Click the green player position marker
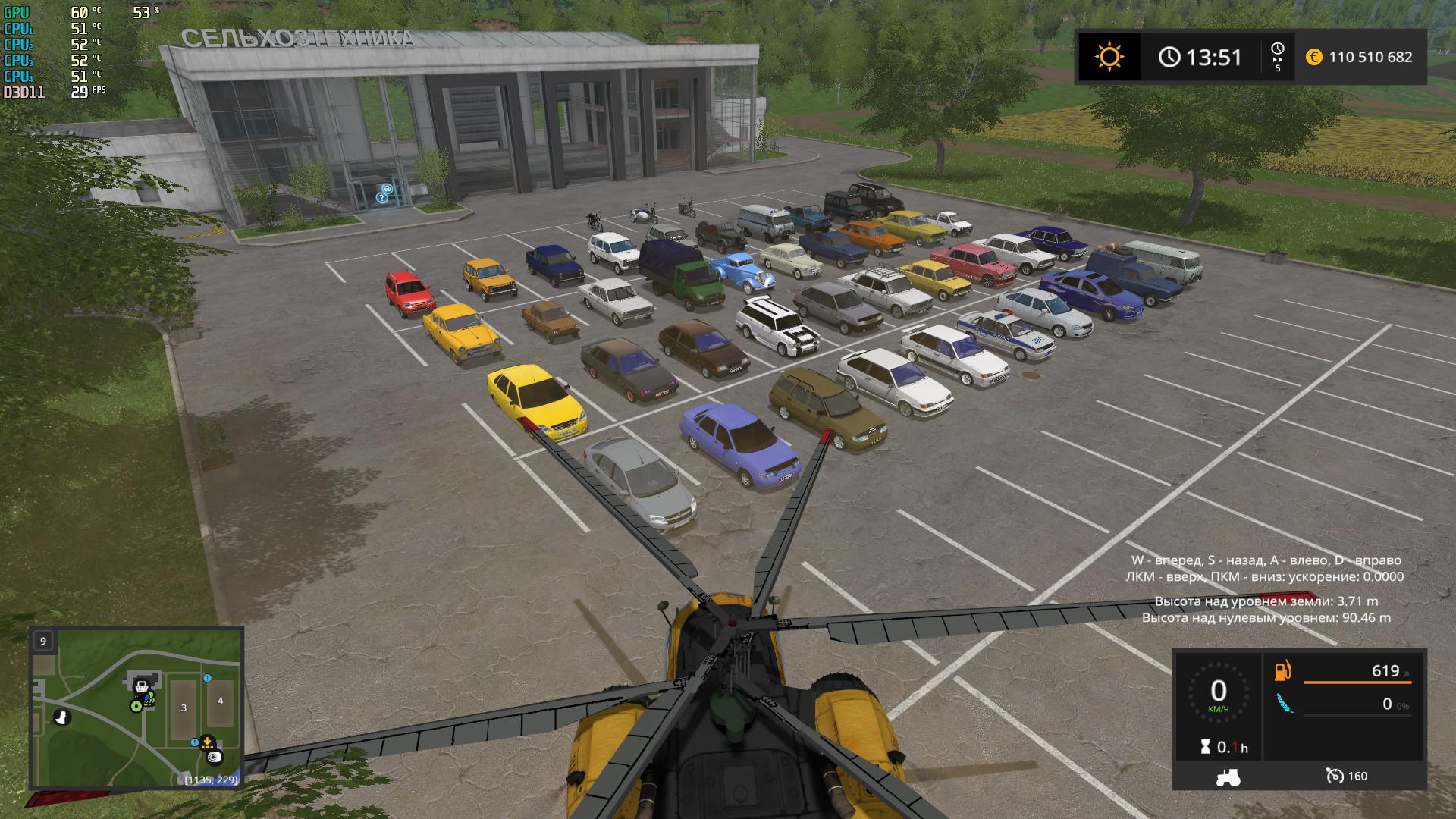1456x819 pixels. 136,706
